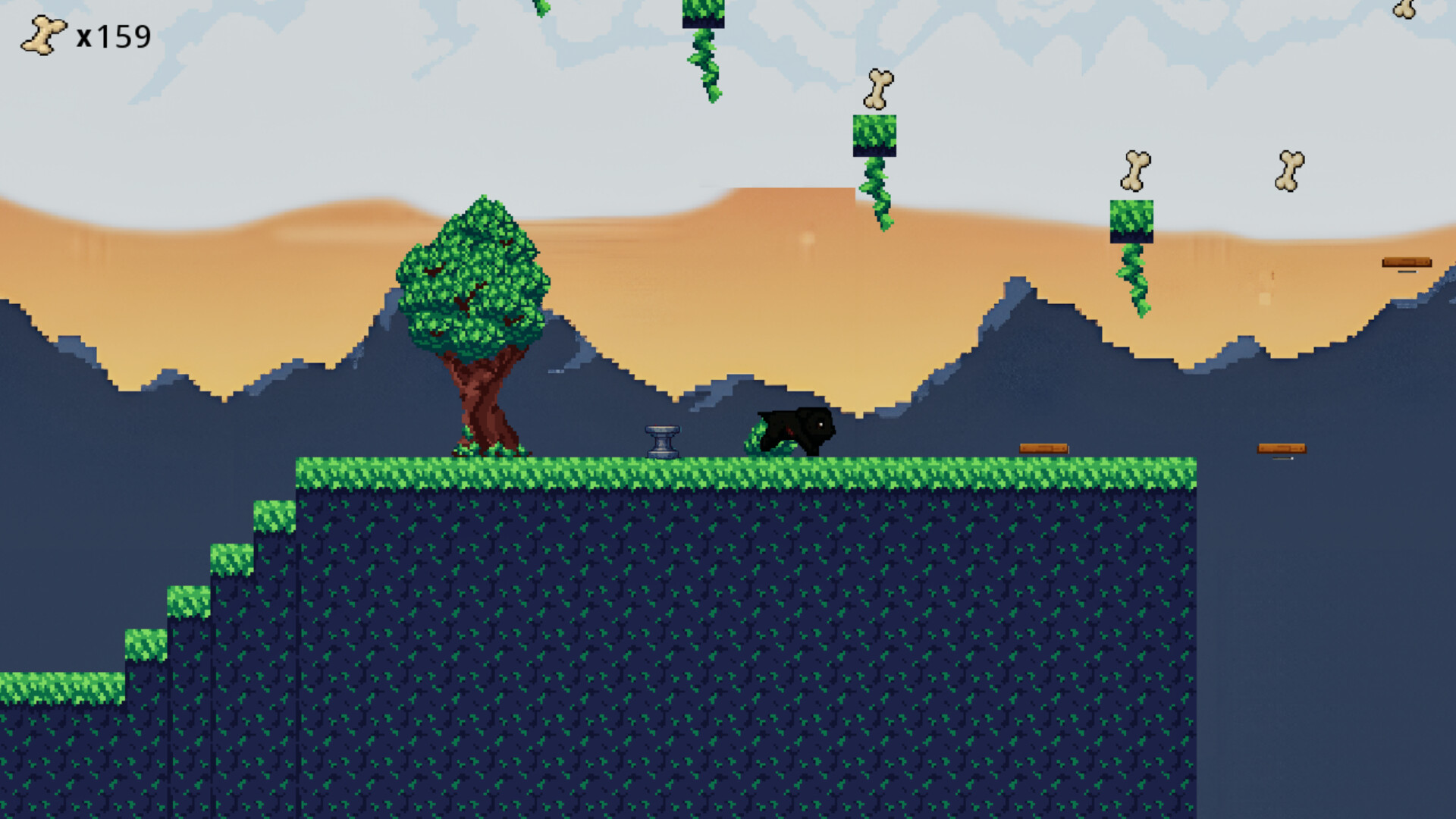This screenshot has width=1456, height=819.
Task: Toggle the floating grass block above the vine
Action: tap(875, 136)
